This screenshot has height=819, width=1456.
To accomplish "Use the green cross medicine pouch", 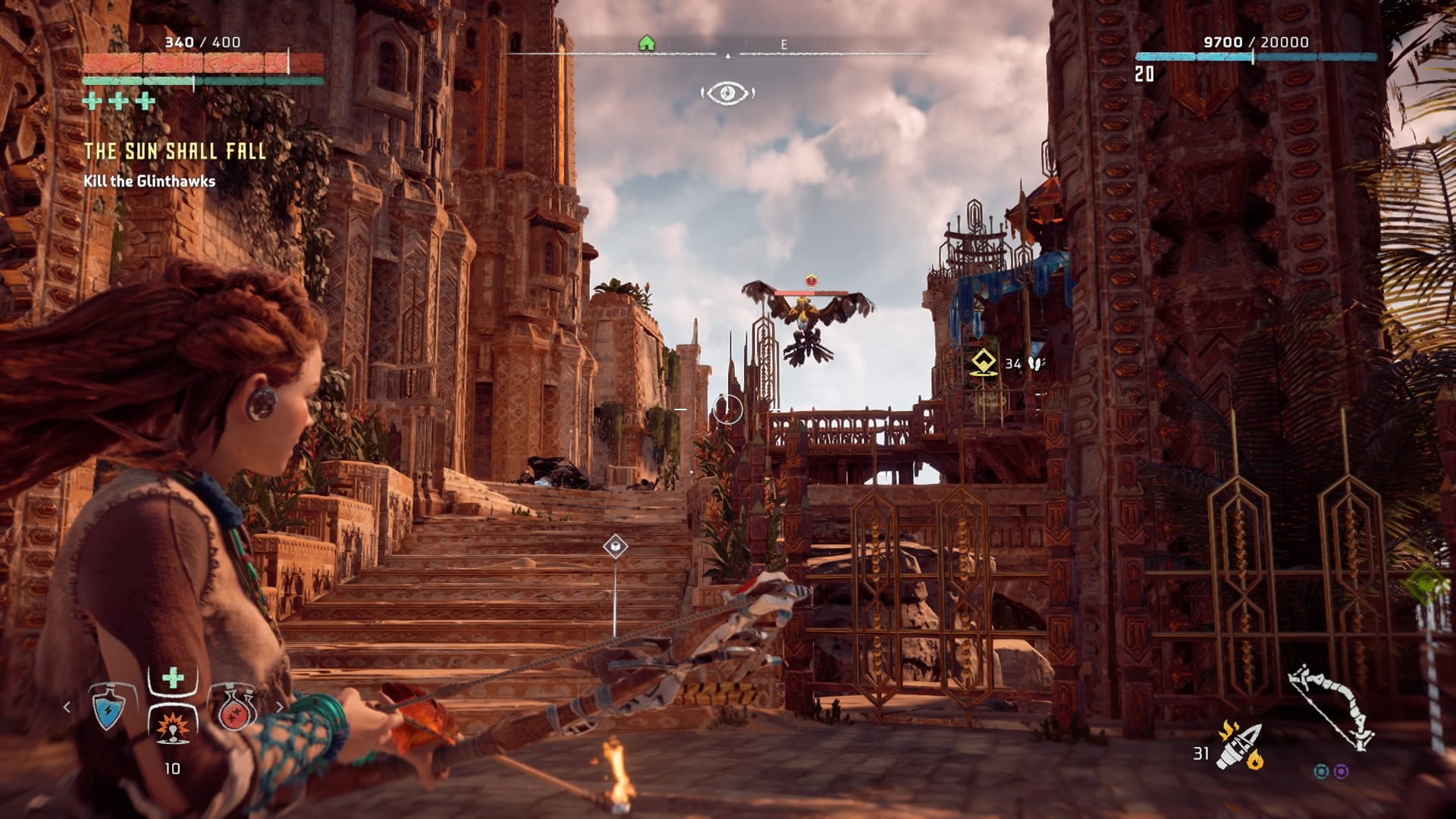I will 173,677.
